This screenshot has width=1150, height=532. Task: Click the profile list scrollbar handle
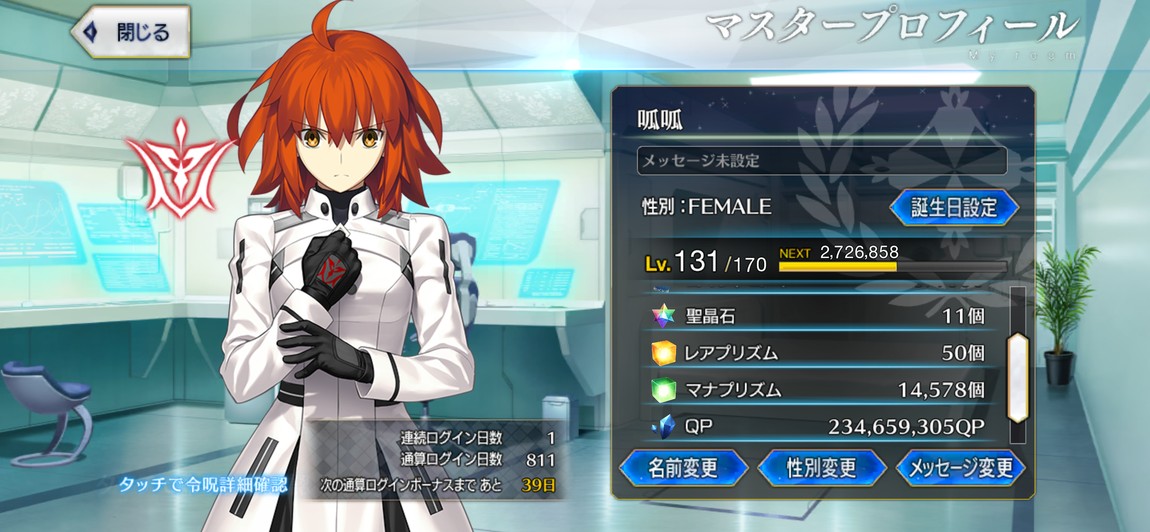point(1017,376)
